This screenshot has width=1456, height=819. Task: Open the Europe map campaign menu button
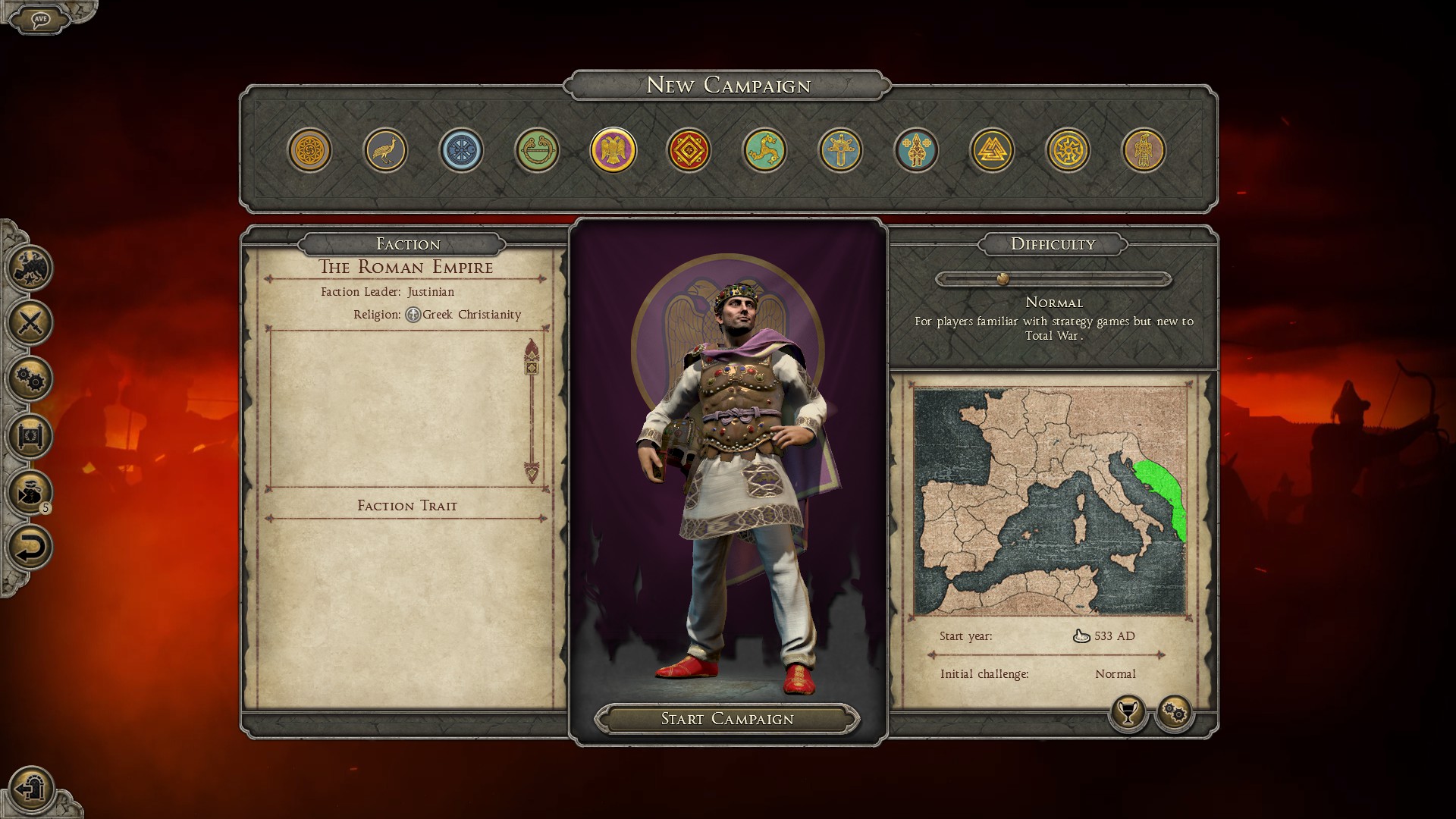coord(30,267)
